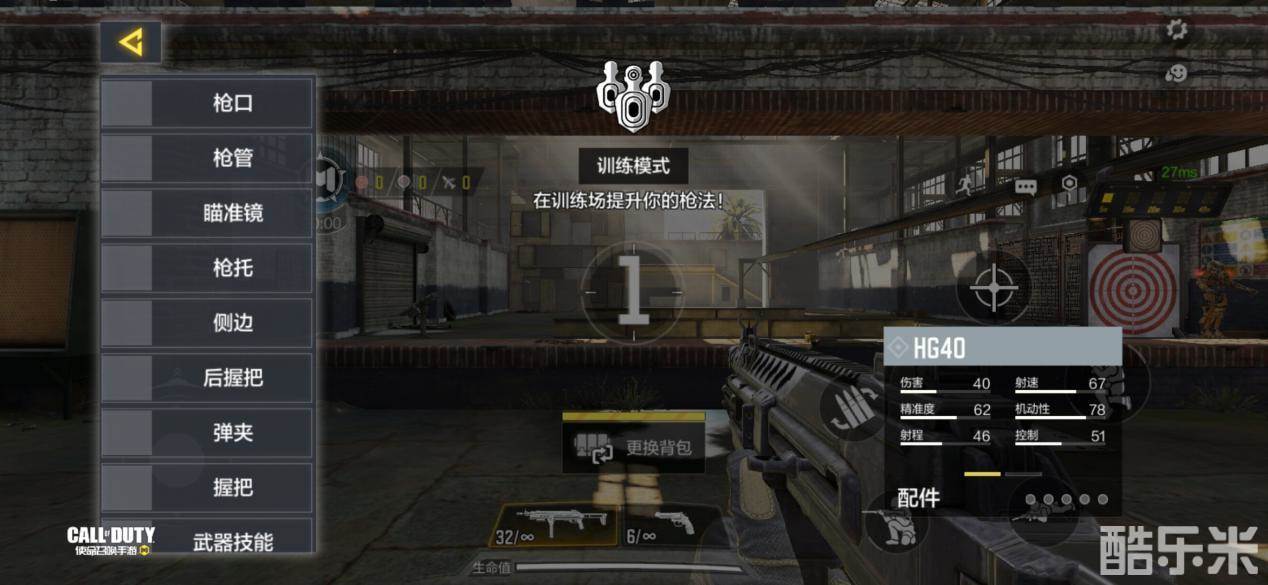The image size is (1268, 585).
Task: Select the 枪托 stock attachment category
Action: 208,268
